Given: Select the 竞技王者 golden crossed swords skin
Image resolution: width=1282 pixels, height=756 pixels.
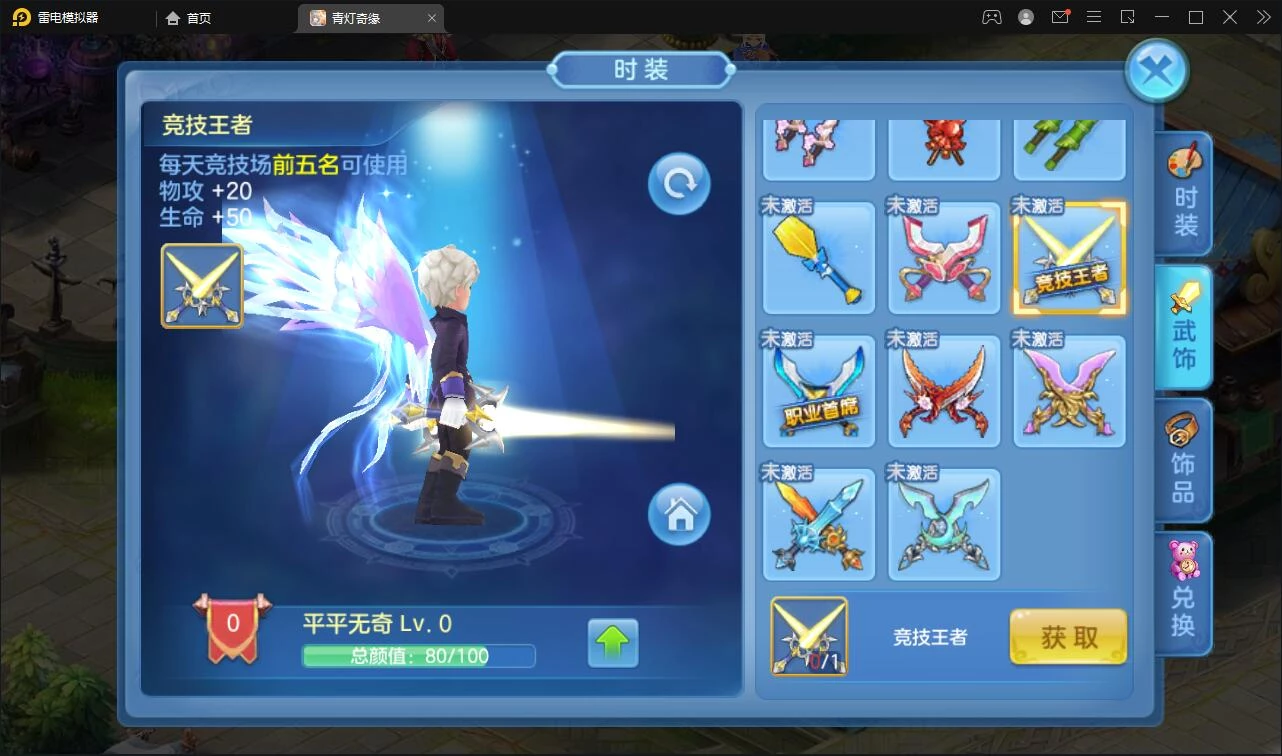Looking at the screenshot, I should (1069, 258).
